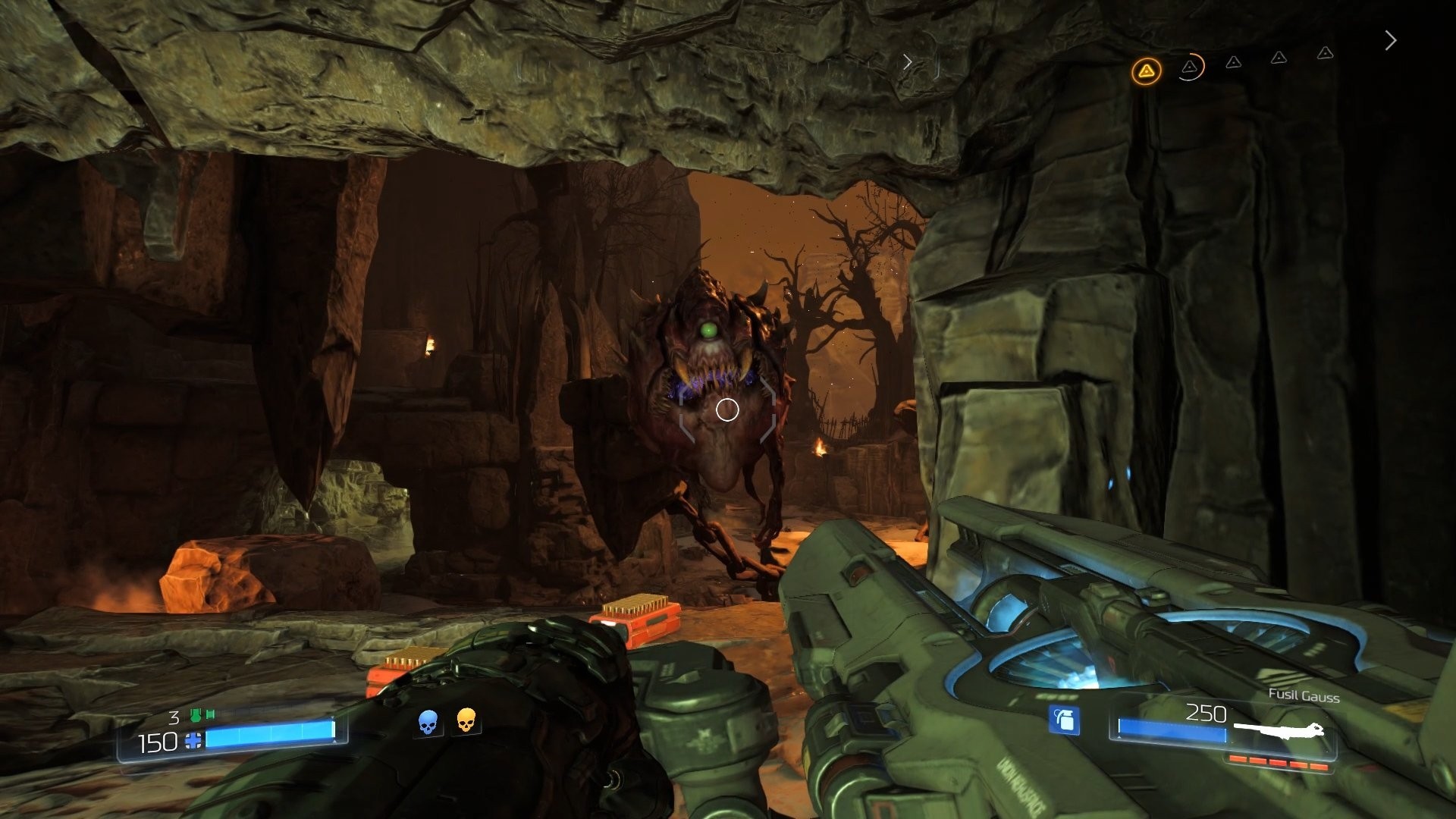The width and height of the screenshot is (1456, 819).
Task: Expand the chevron arrow above the demon
Action: 907,61
